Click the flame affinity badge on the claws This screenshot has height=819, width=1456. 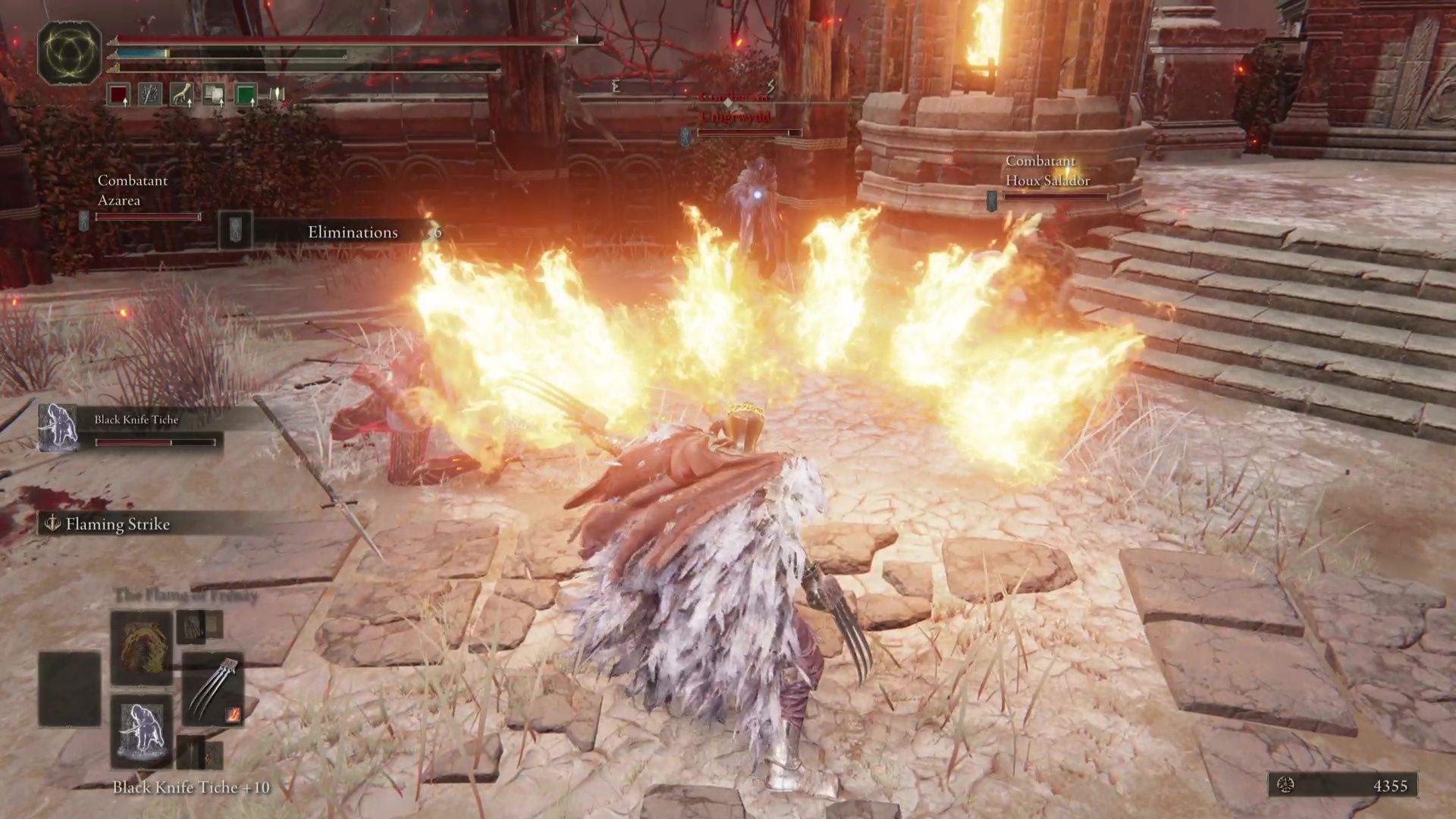pyautogui.click(x=234, y=714)
